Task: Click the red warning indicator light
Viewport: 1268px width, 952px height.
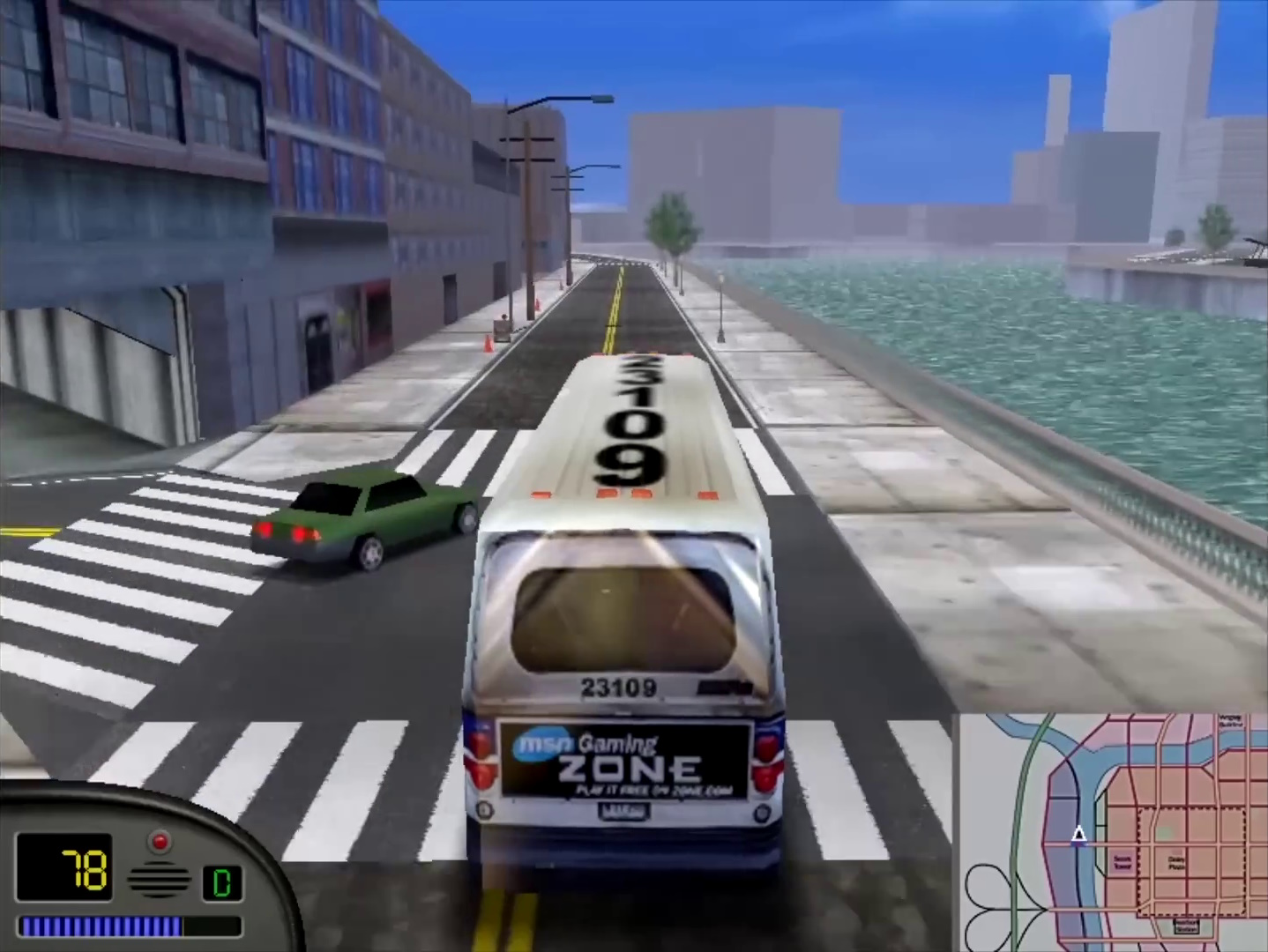Action: tap(160, 840)
